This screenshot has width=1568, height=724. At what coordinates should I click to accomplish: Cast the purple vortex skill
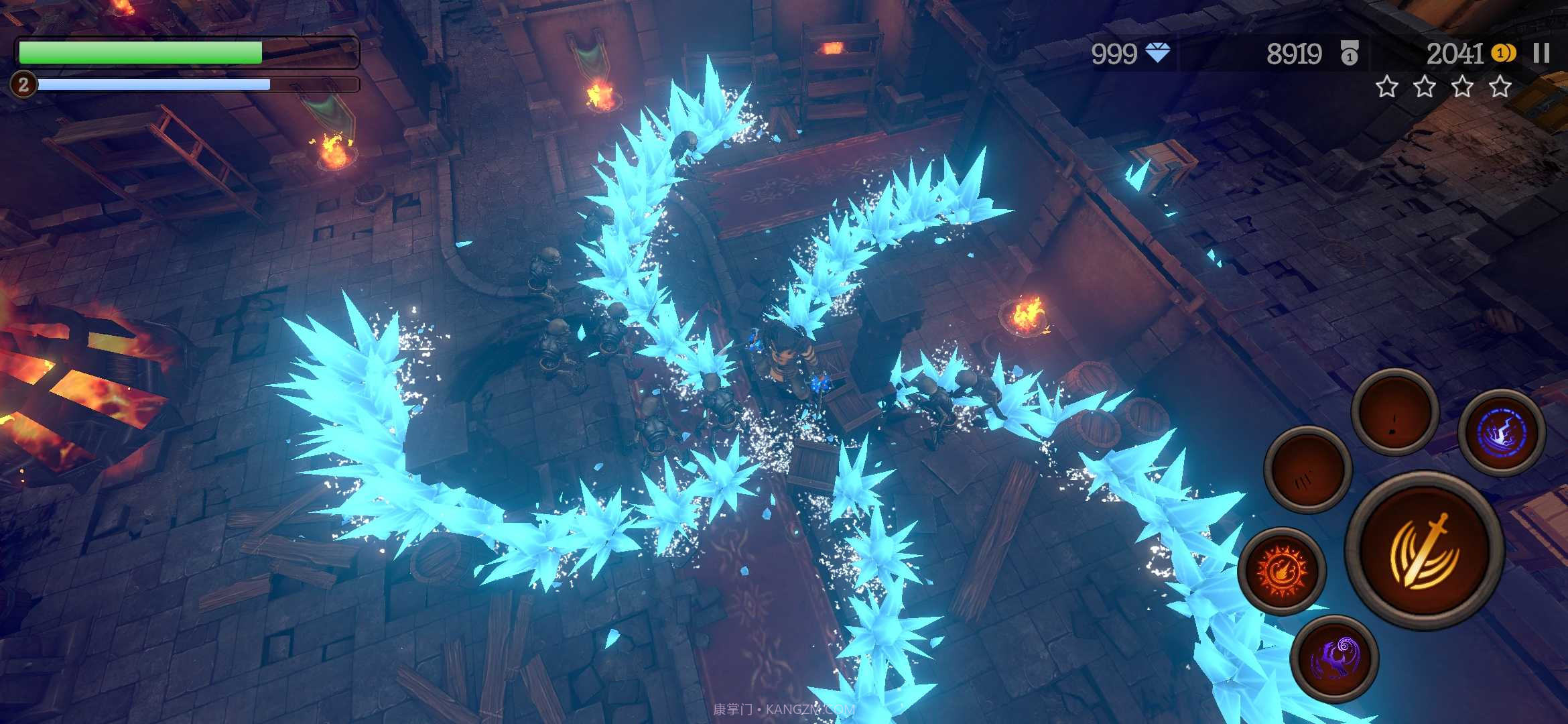click(x=1334, y=658)
